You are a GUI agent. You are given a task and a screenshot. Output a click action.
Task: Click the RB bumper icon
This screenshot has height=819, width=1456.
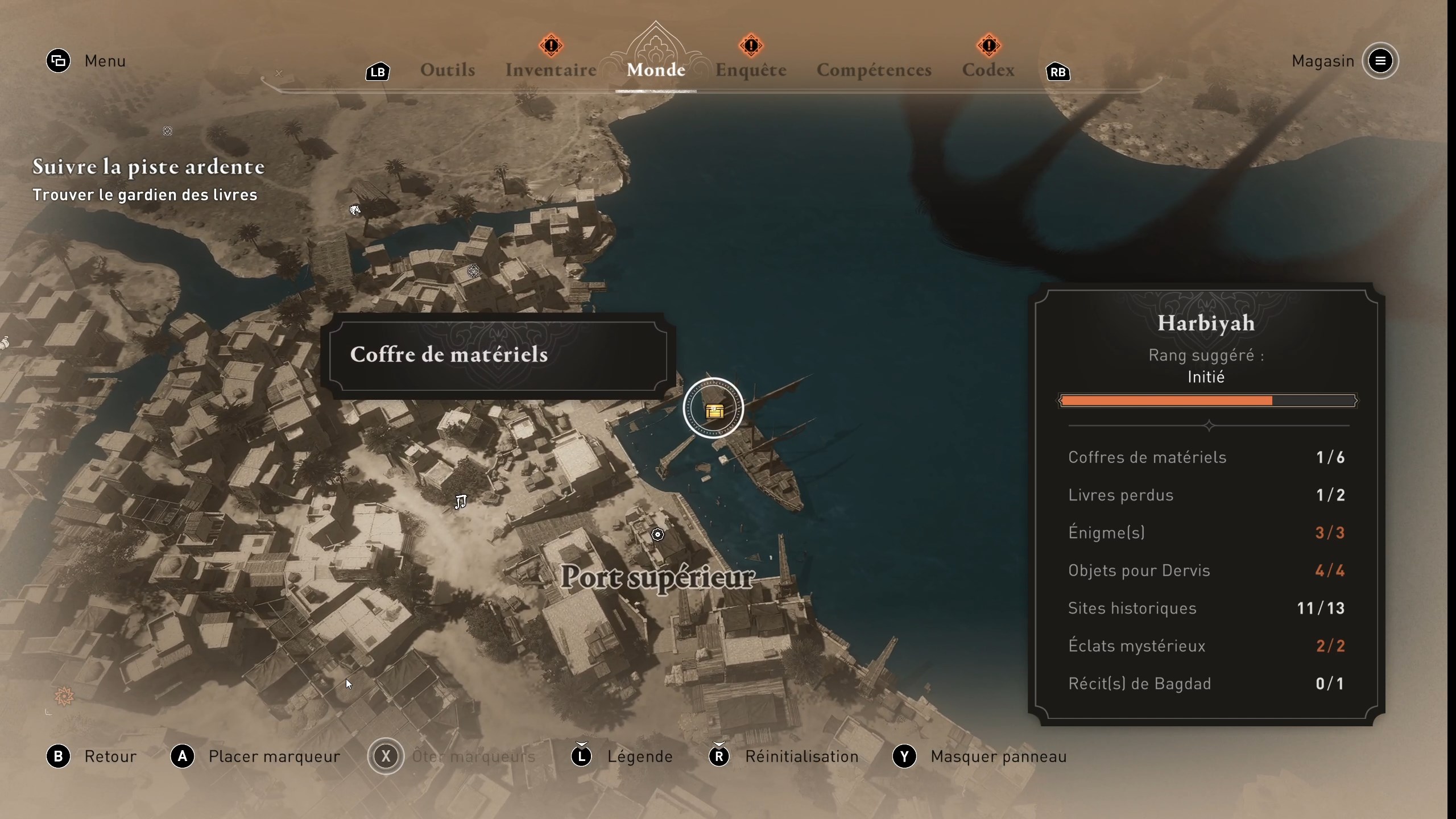click(1058, 72)
